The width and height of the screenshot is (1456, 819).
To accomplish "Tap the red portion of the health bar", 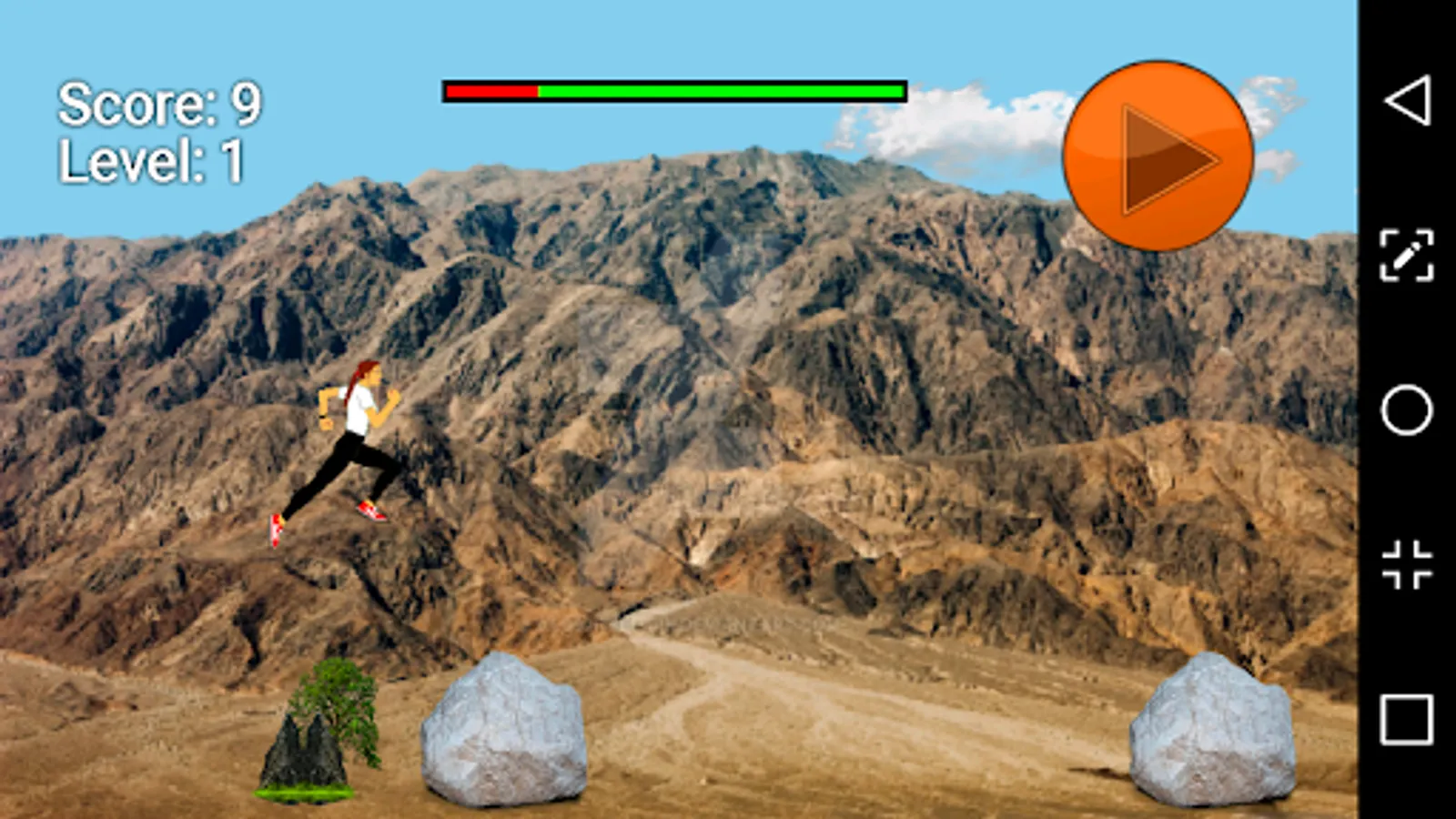I will tap(491, 92).
